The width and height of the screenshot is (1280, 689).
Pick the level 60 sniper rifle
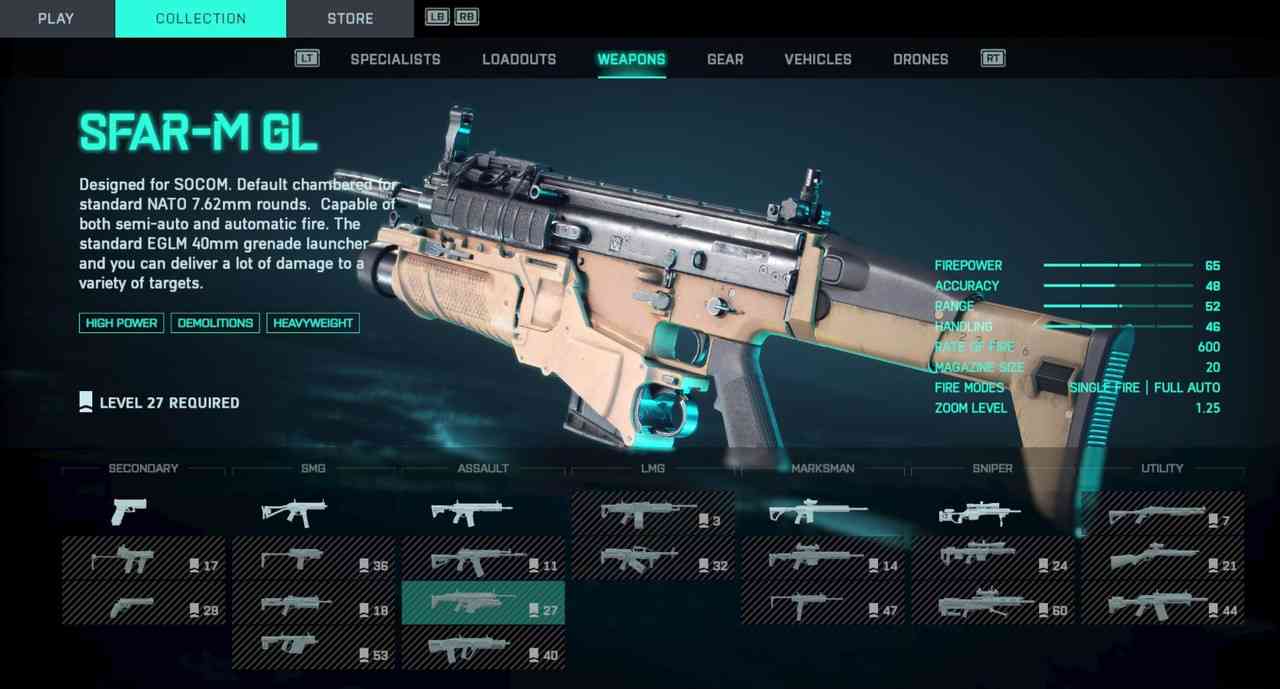pyautogui.click(x=992, y=603)
